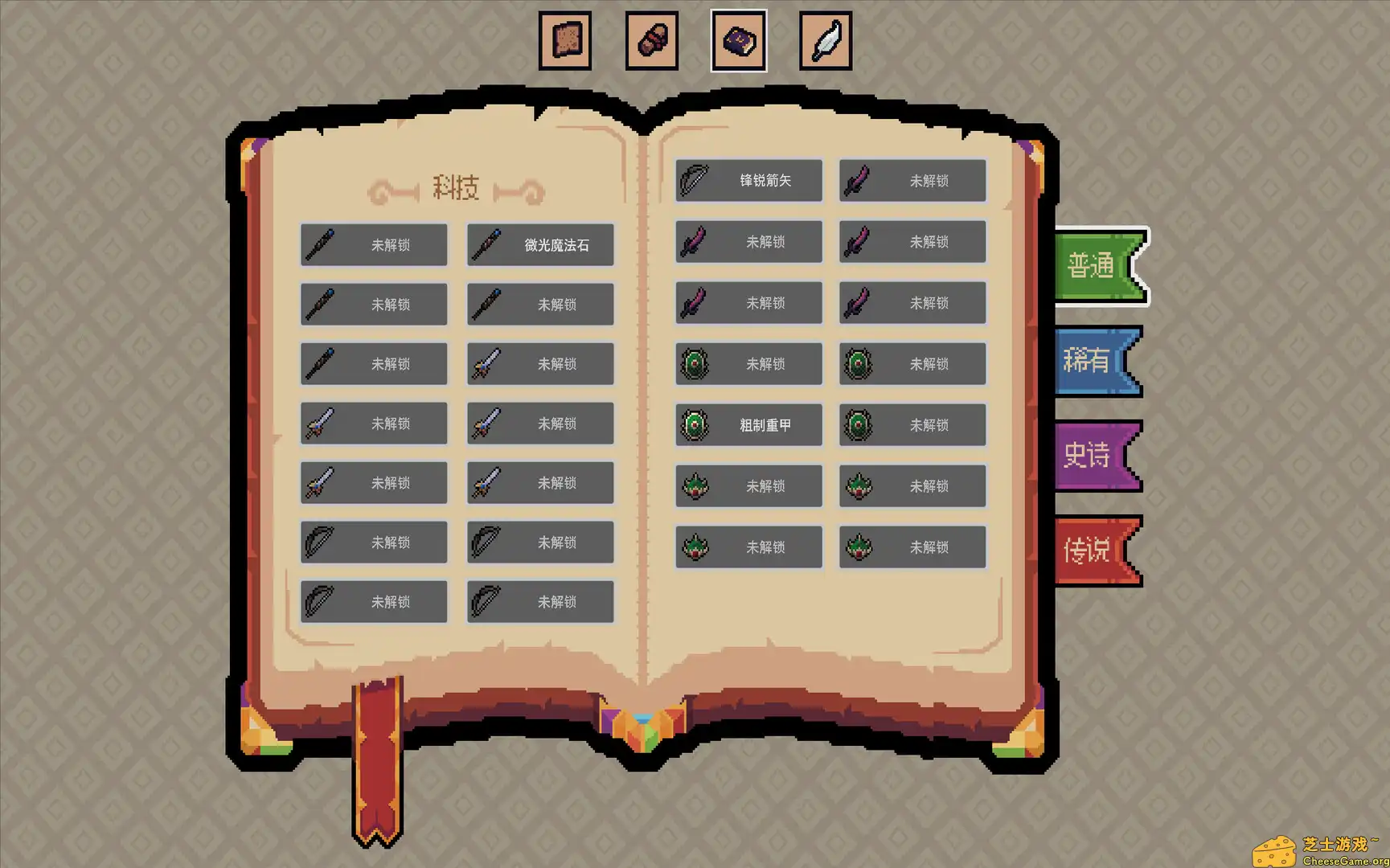The height and width of the screenshot is (868, 1390).
Task: Select the feather blade icon tab at top
Action: coord(826,39)
